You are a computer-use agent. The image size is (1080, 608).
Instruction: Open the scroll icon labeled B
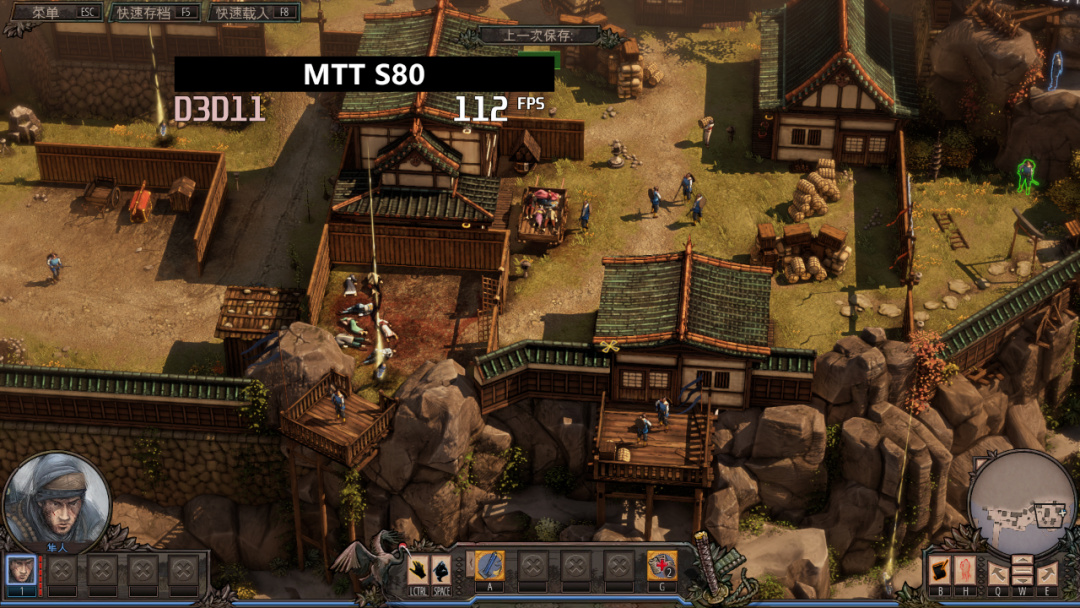pos(939,570)
